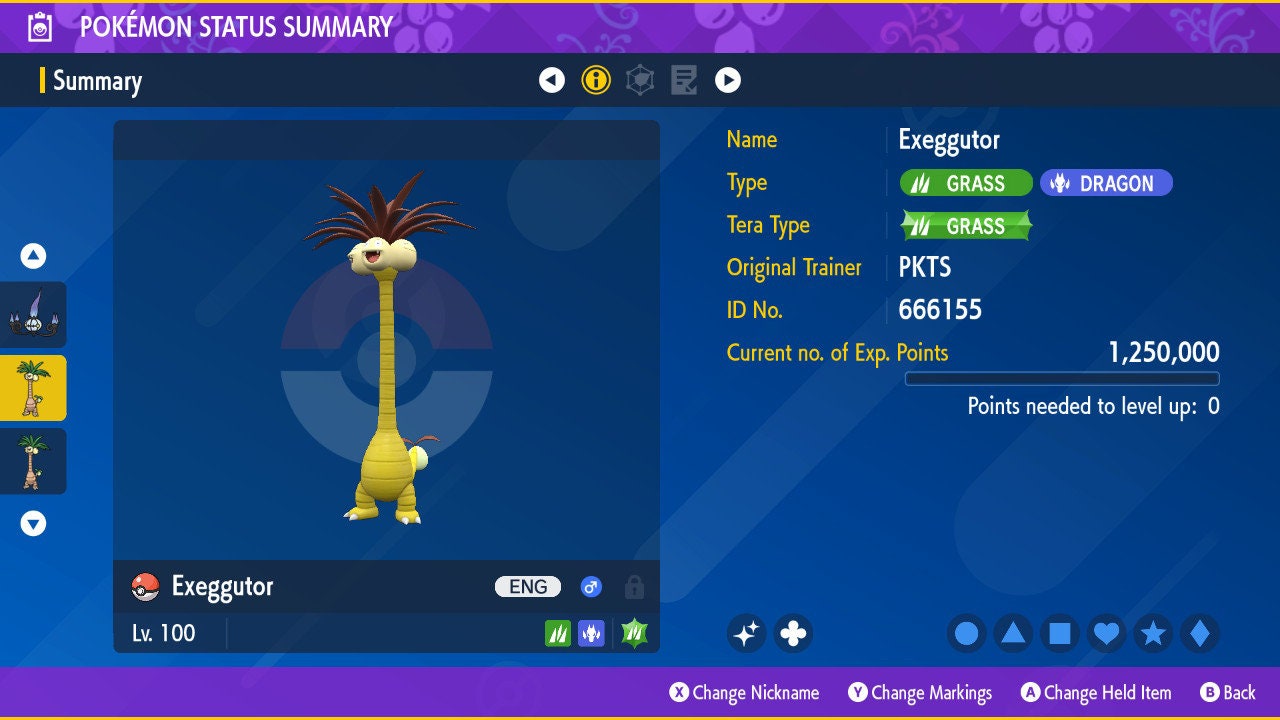Open the memo notes tab
Screen dimensions: 1280x720
pos(684,80)
